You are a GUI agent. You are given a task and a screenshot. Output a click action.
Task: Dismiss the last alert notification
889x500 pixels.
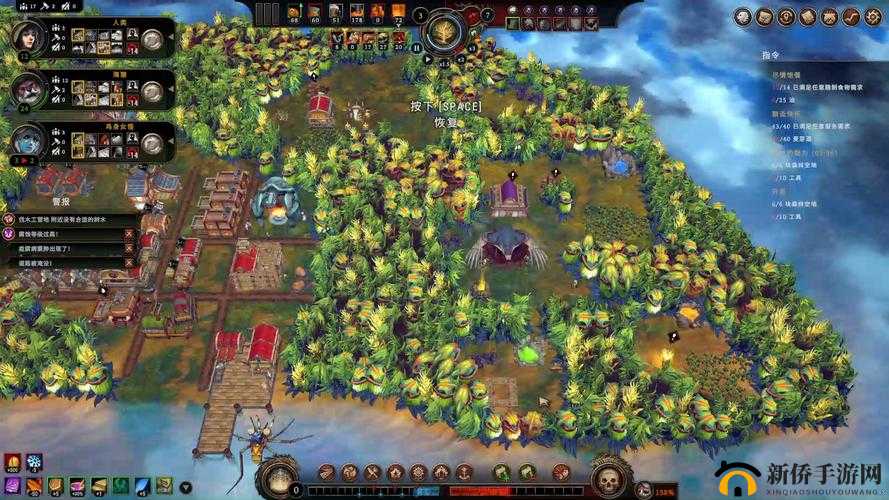(x=128, y=263)
